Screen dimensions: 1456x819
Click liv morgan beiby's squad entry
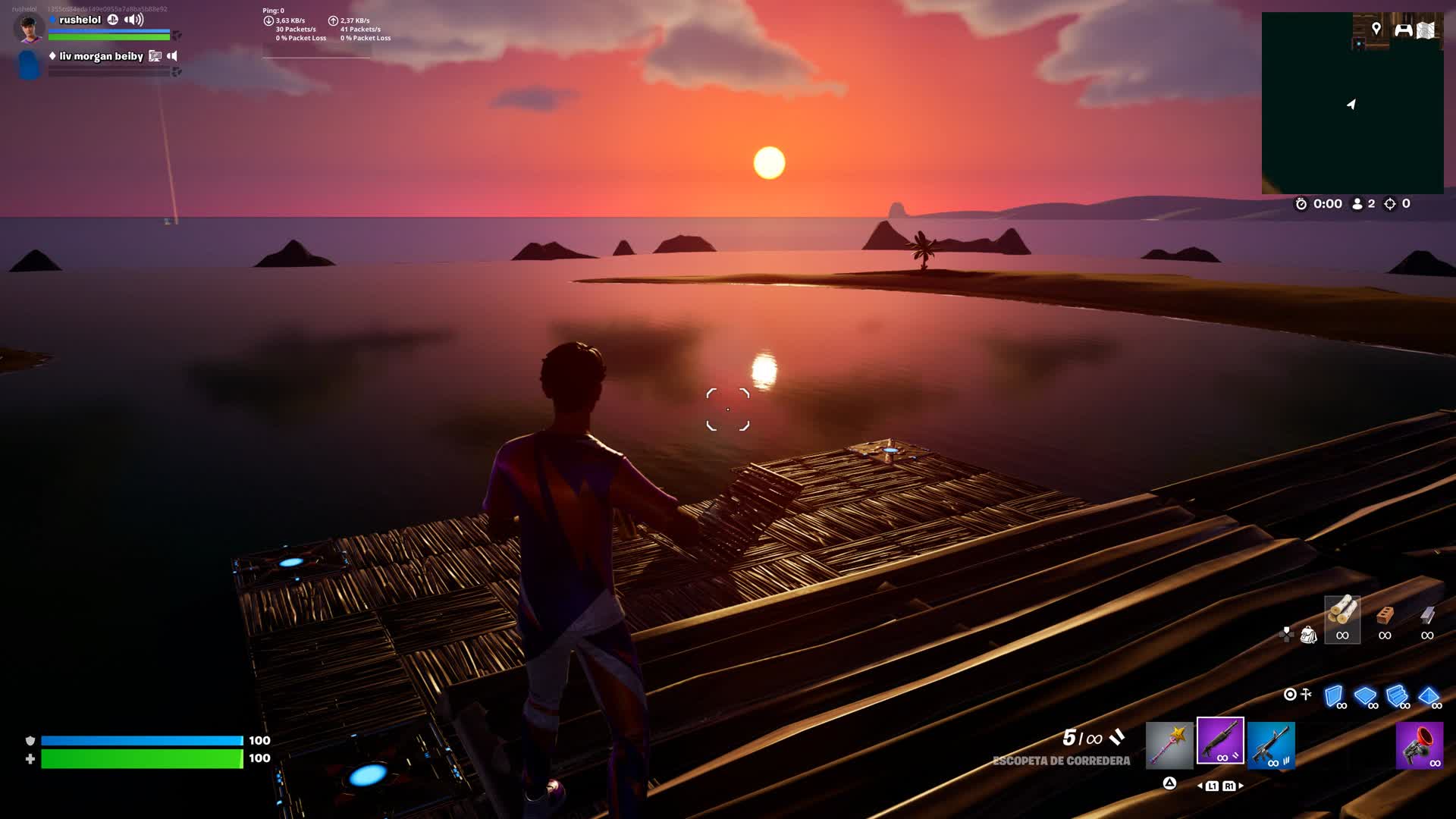(101, 56)
